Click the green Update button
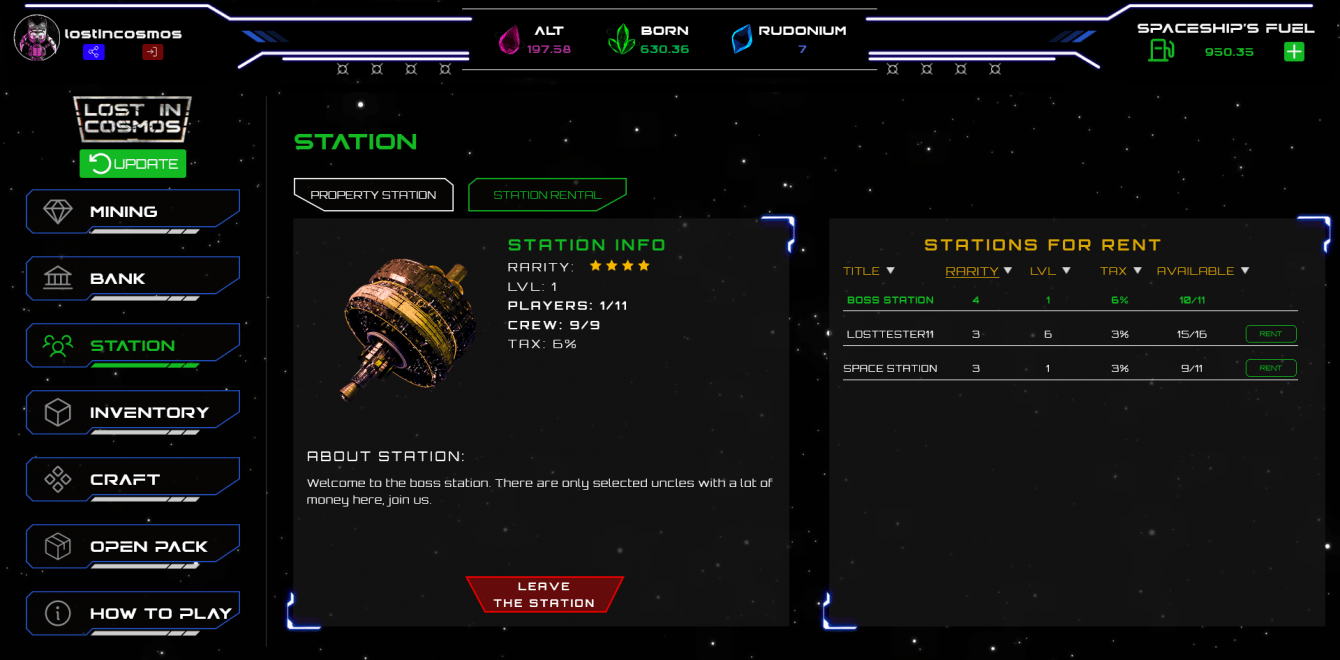The height and width of the screenshot is (660, 1340). coord(133,164)
